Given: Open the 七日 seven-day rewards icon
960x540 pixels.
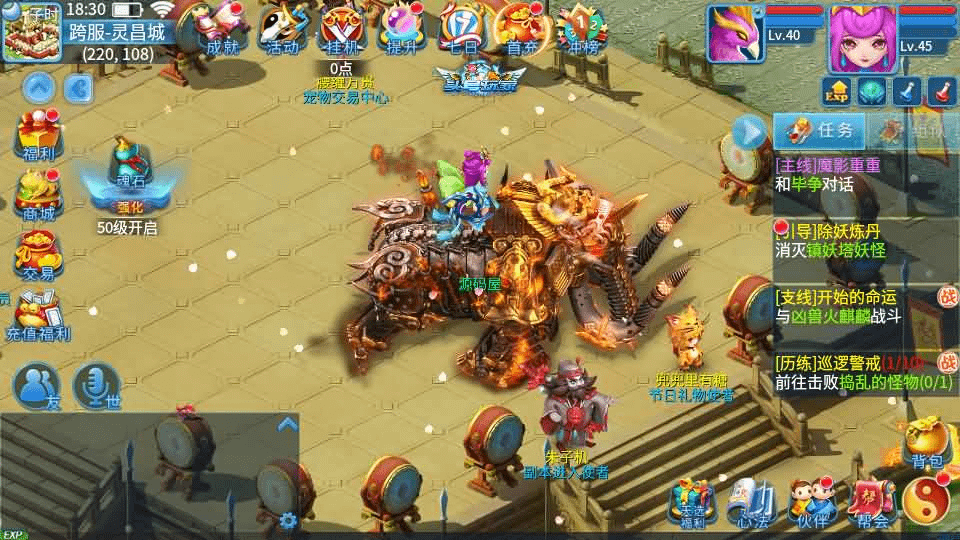Looking at the screenshot, I should coord(461,28).
